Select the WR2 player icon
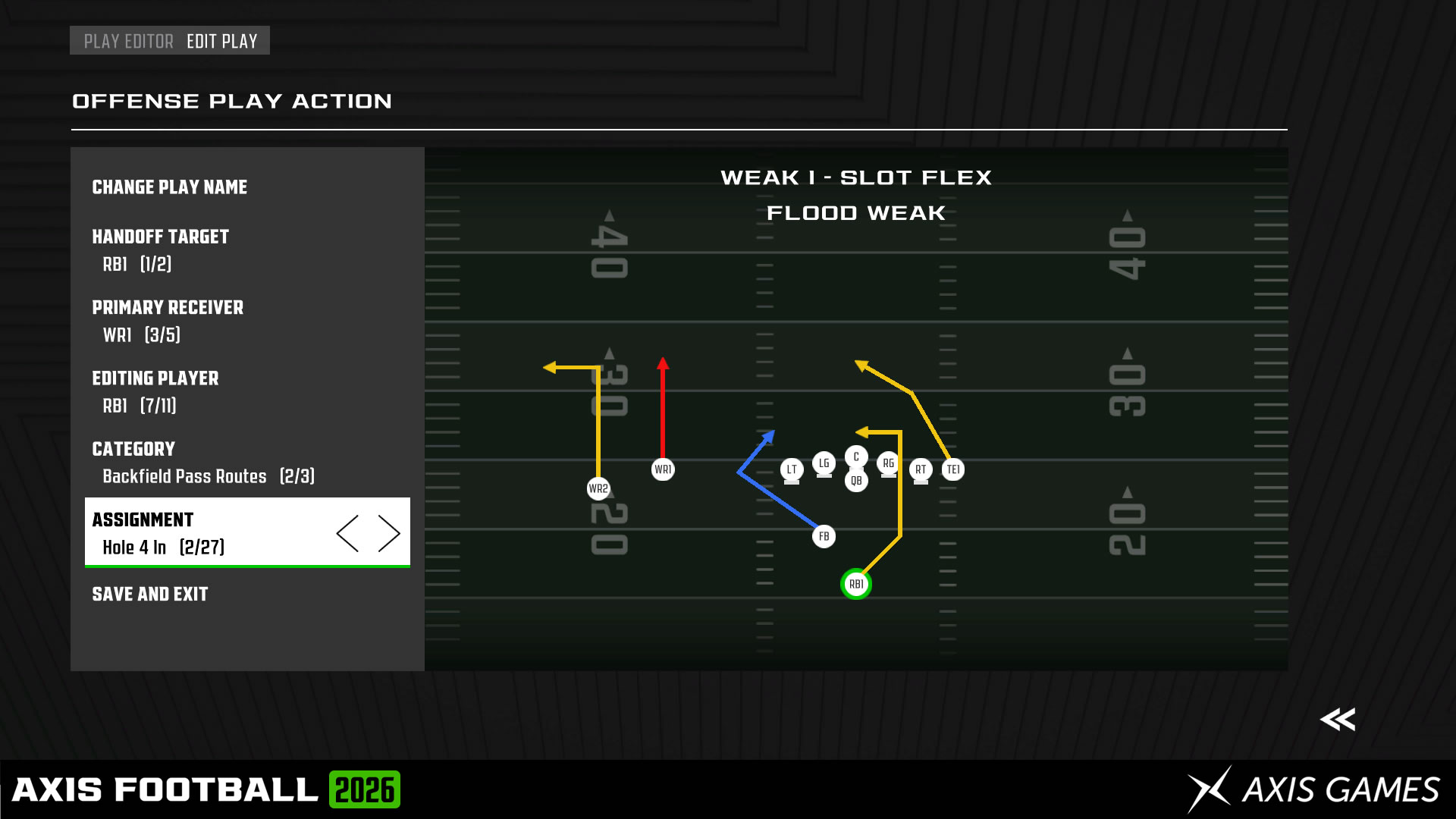Viewport: 1456px width, 819px height. [598, 489]
